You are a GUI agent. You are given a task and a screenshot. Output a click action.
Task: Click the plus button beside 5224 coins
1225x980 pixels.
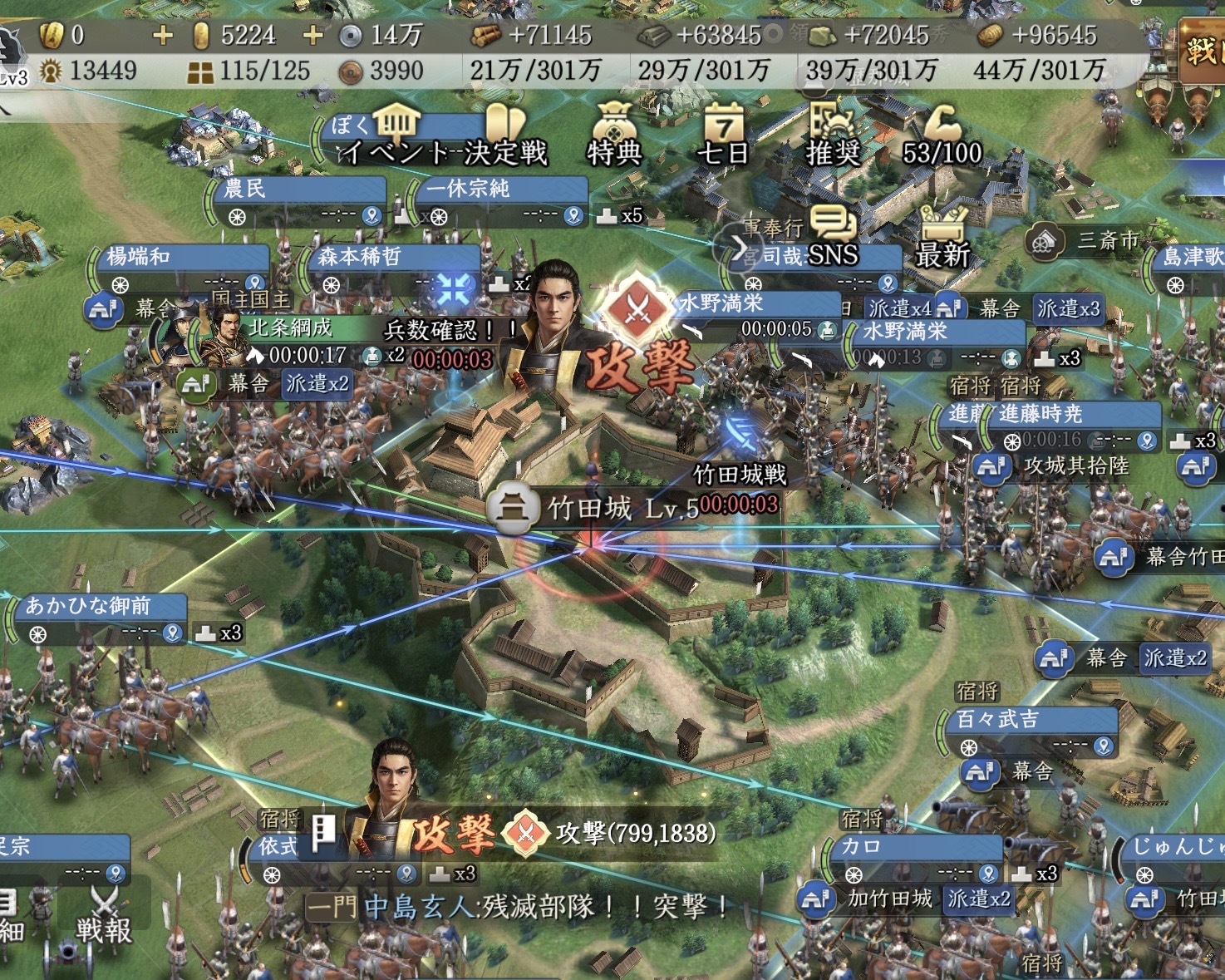click(x=312, y=35)
